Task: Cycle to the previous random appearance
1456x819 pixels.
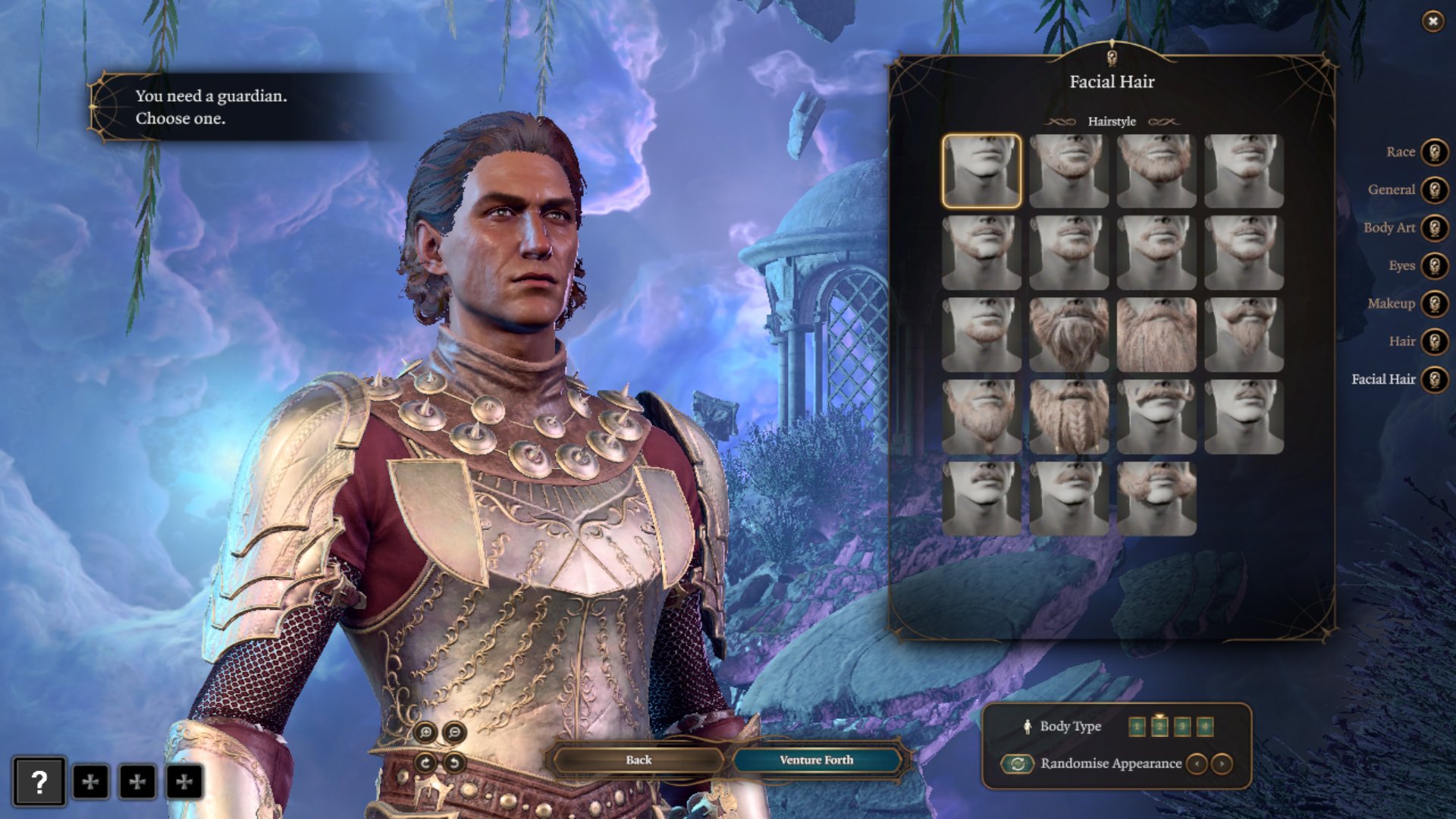Action: coord(1197,763)
